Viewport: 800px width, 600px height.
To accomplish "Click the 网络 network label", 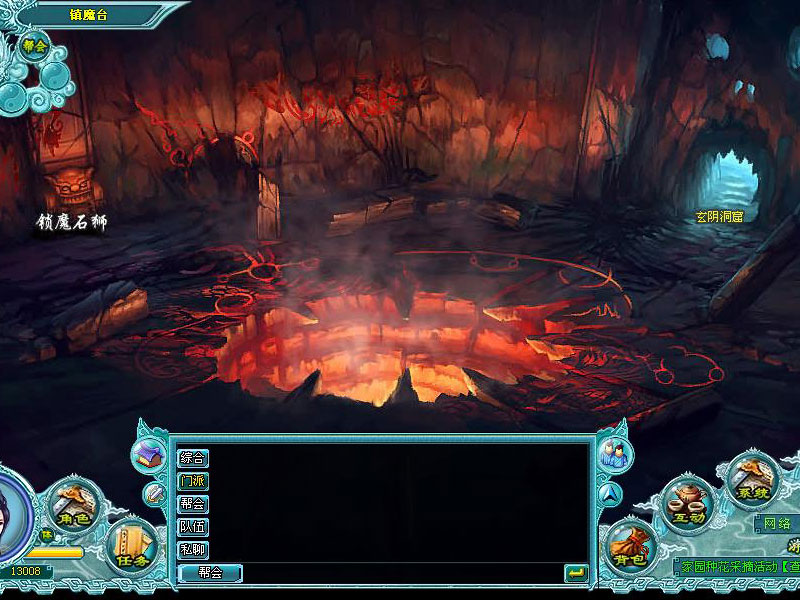I will 777,523.
